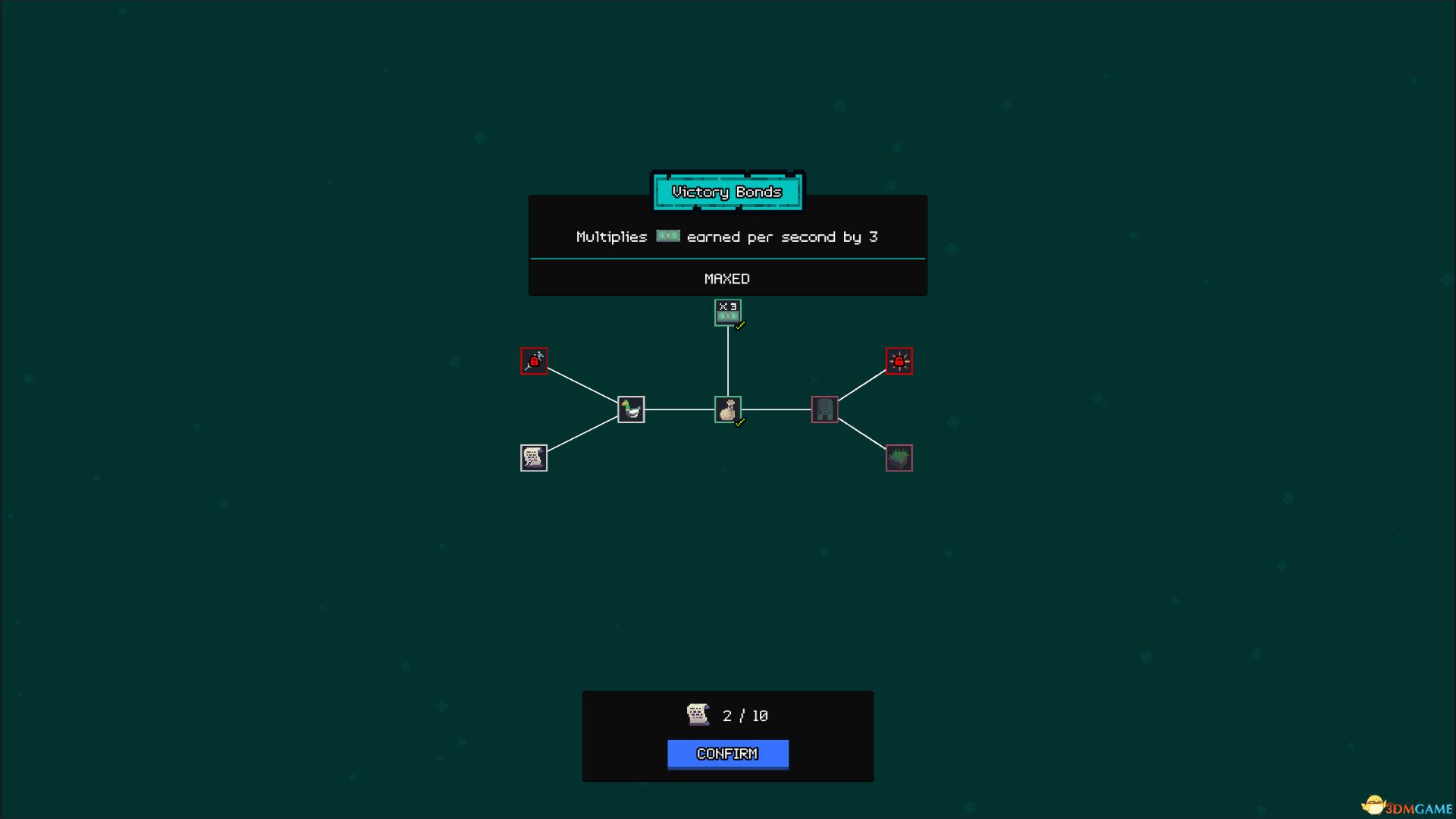Select the duck skill node
The height and width of the screenshot is (819, 1456).
click(x=630, y=409)
